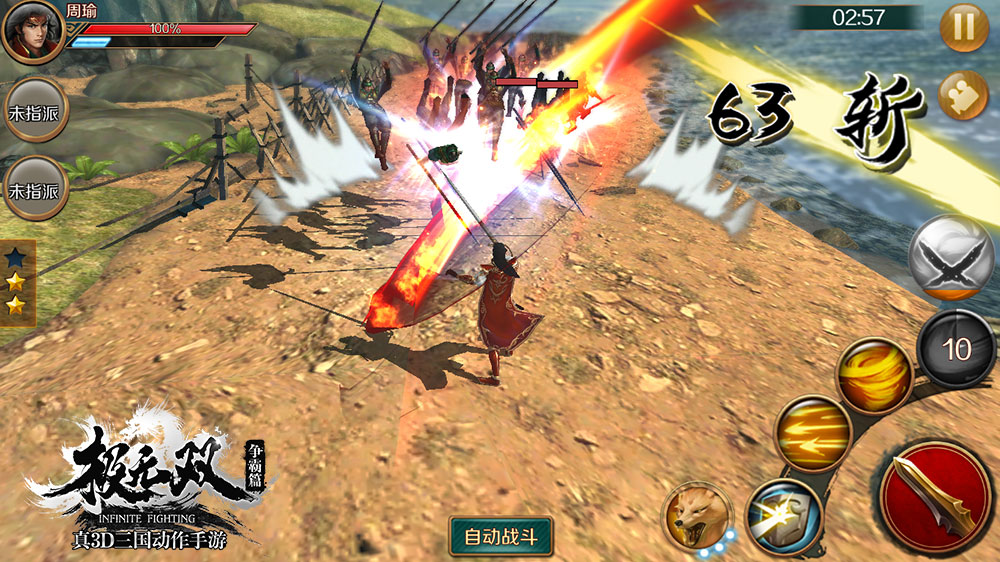Screen dimensions: 1000x562
Task: Tap the 自动战斗 auto-battle button
Action: point(501,535)
